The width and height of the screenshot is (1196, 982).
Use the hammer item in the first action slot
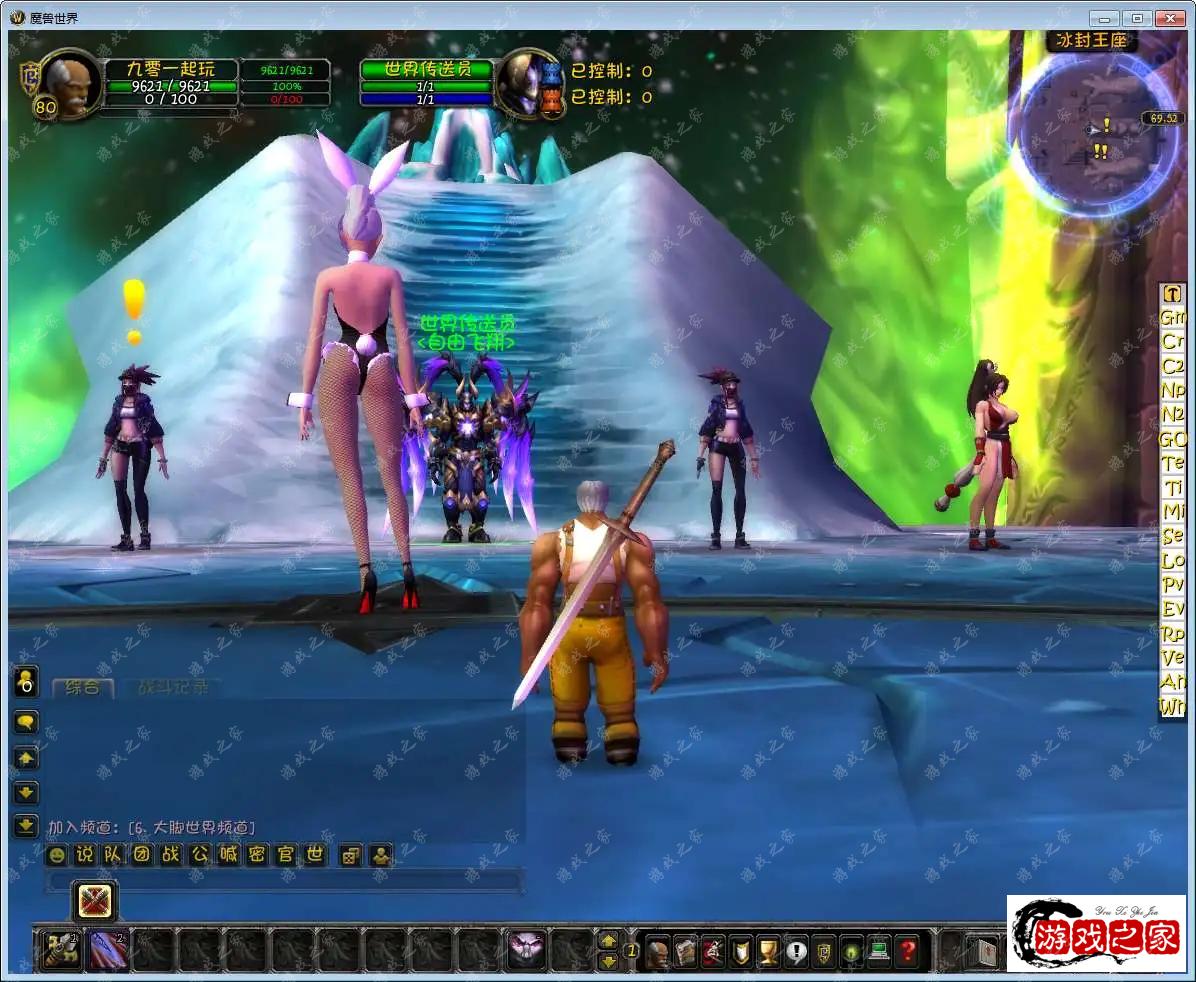60,950
